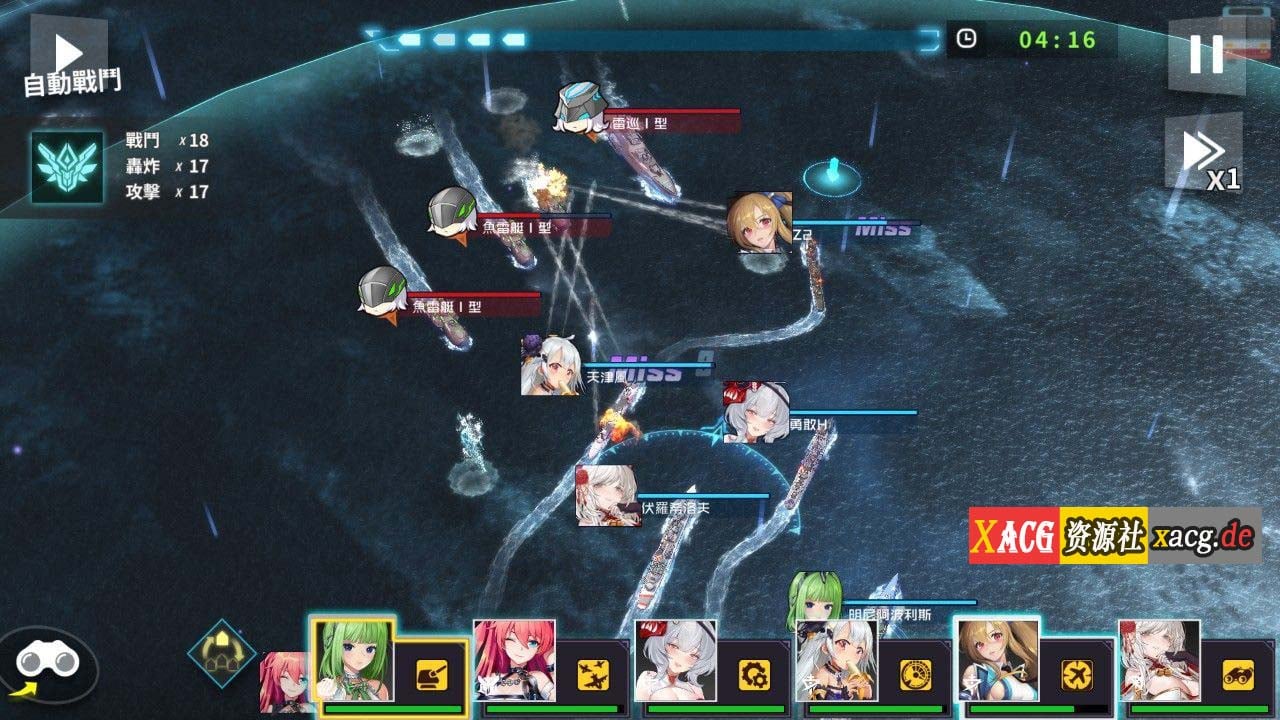1280x720 pixels.
Task: Open the binoculars view
Action: (47, 664)
